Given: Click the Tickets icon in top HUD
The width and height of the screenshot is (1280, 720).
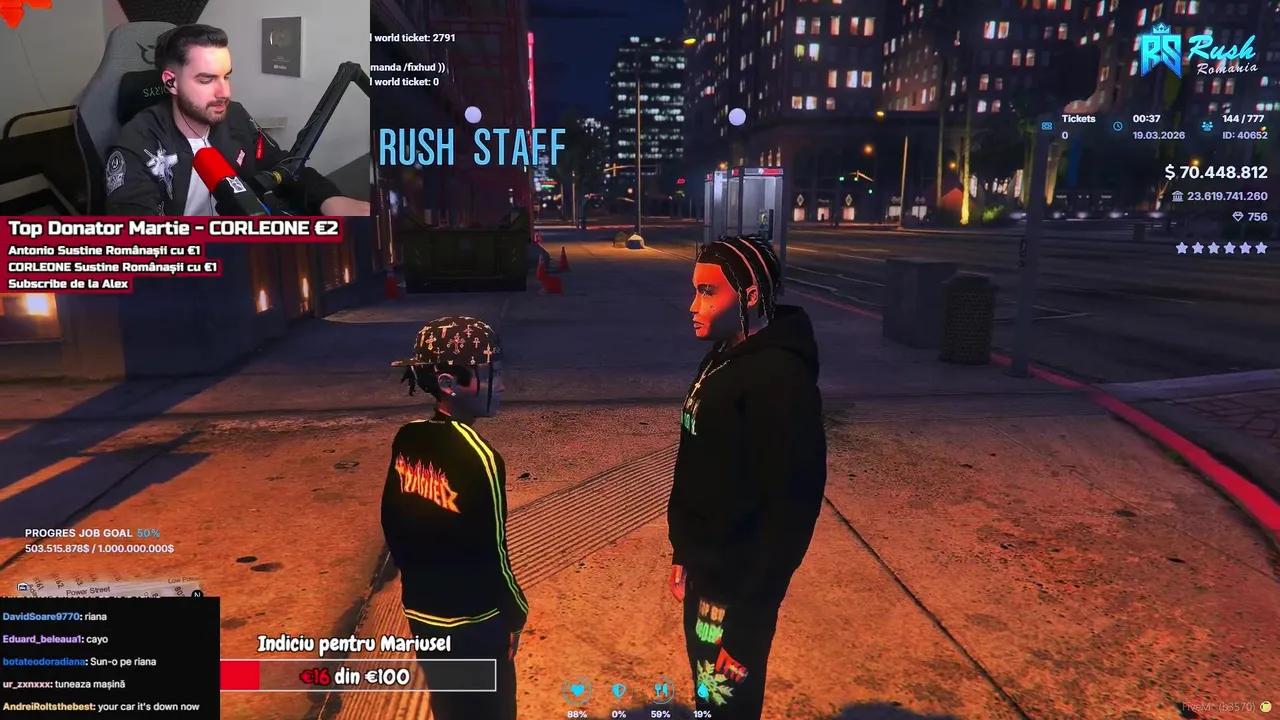Looking at the screenshot, I should 1047,126.
